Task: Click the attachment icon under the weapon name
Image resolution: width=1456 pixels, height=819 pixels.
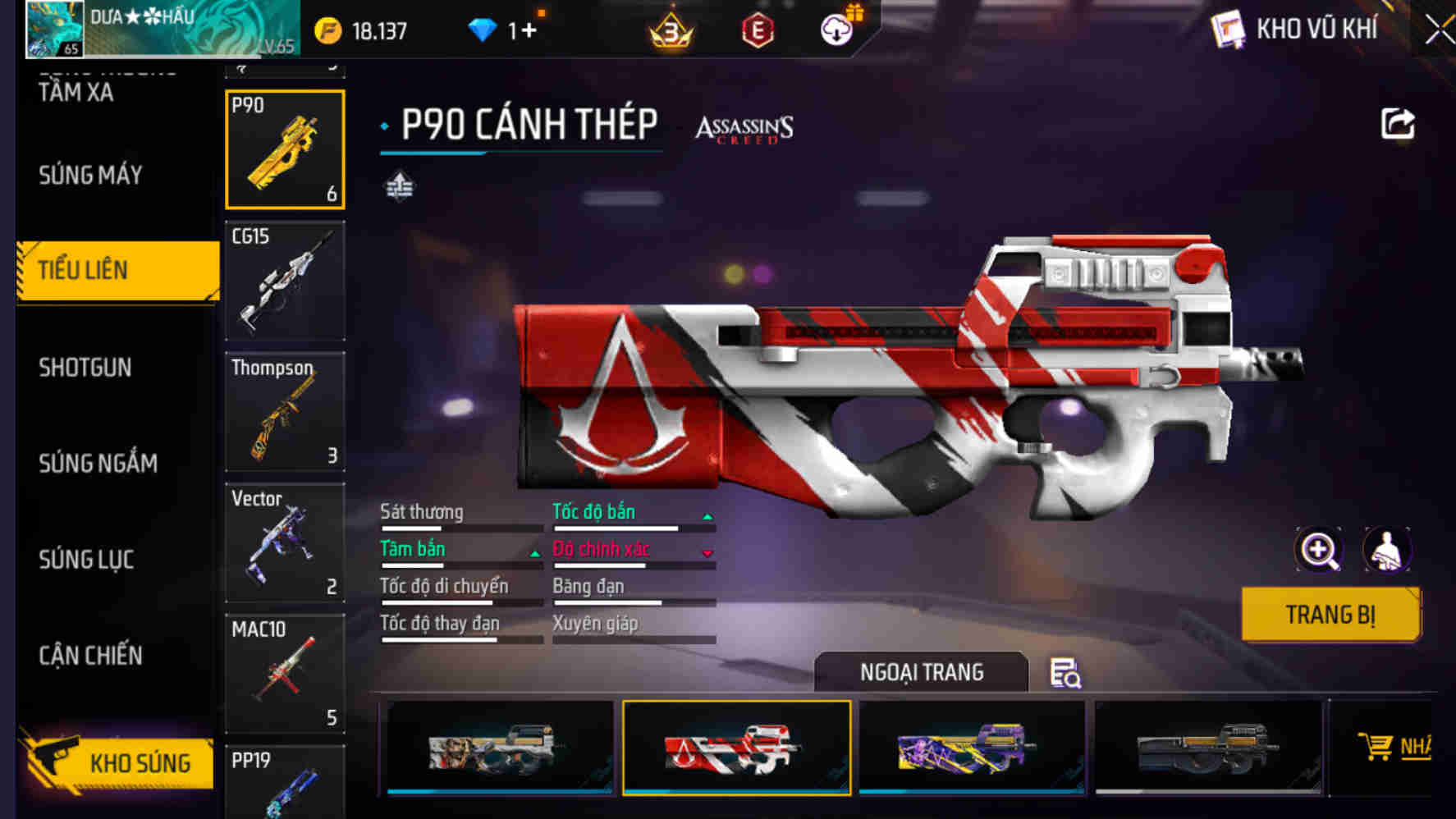Action: coord(398,187)
